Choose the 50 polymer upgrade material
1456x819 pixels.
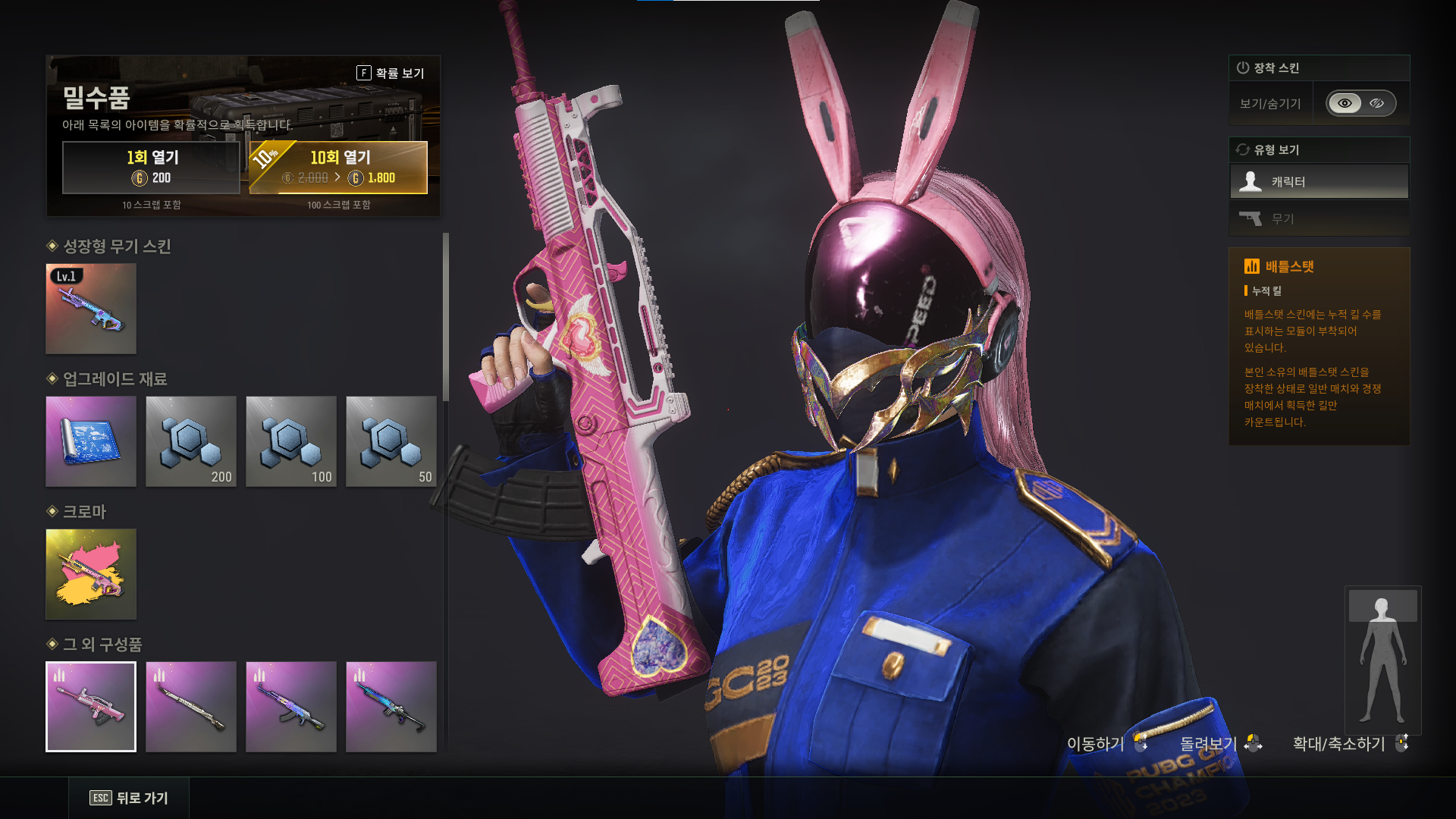point(391,441)
